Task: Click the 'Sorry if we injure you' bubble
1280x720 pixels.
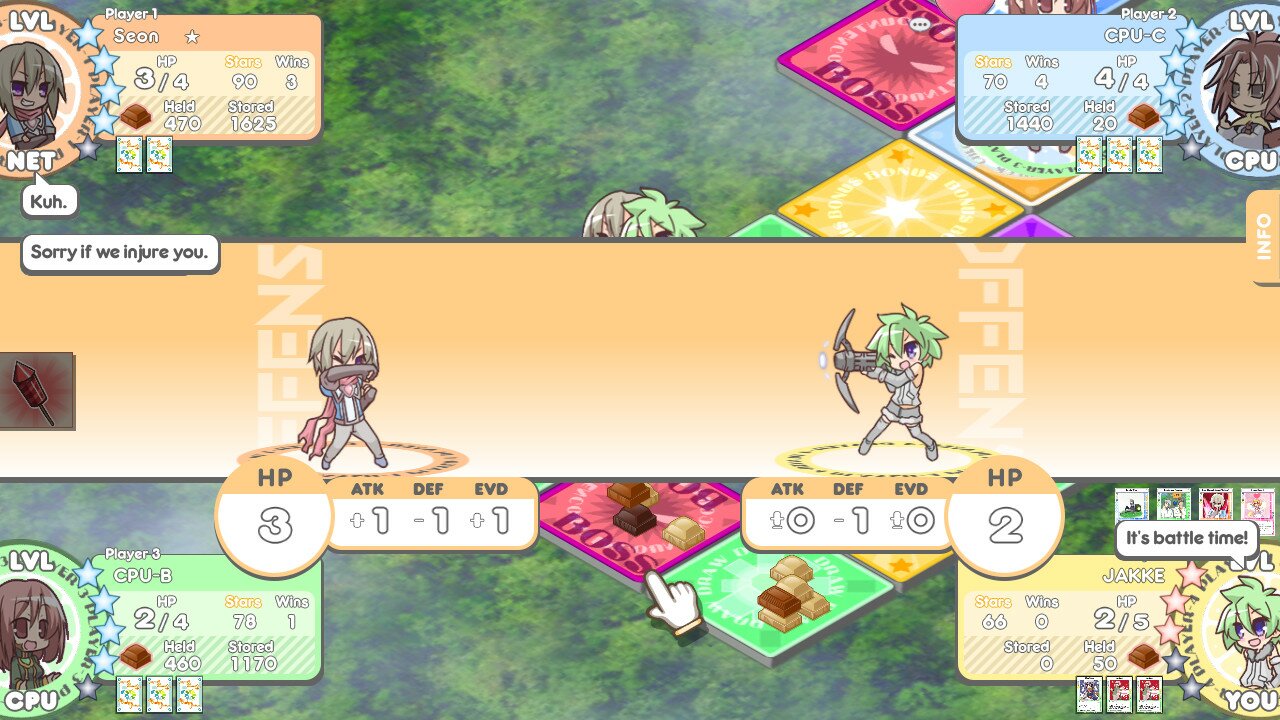Action: click(x=119, y=252)
